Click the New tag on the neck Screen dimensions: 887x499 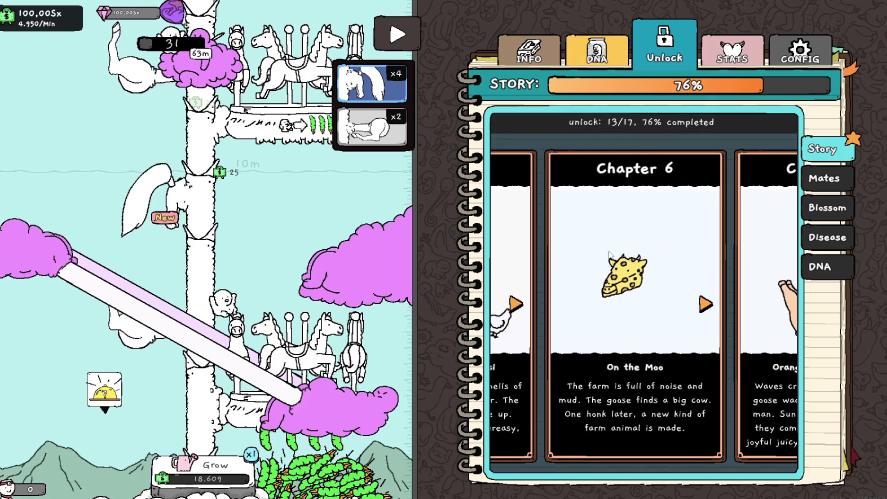tap(164, 217)
